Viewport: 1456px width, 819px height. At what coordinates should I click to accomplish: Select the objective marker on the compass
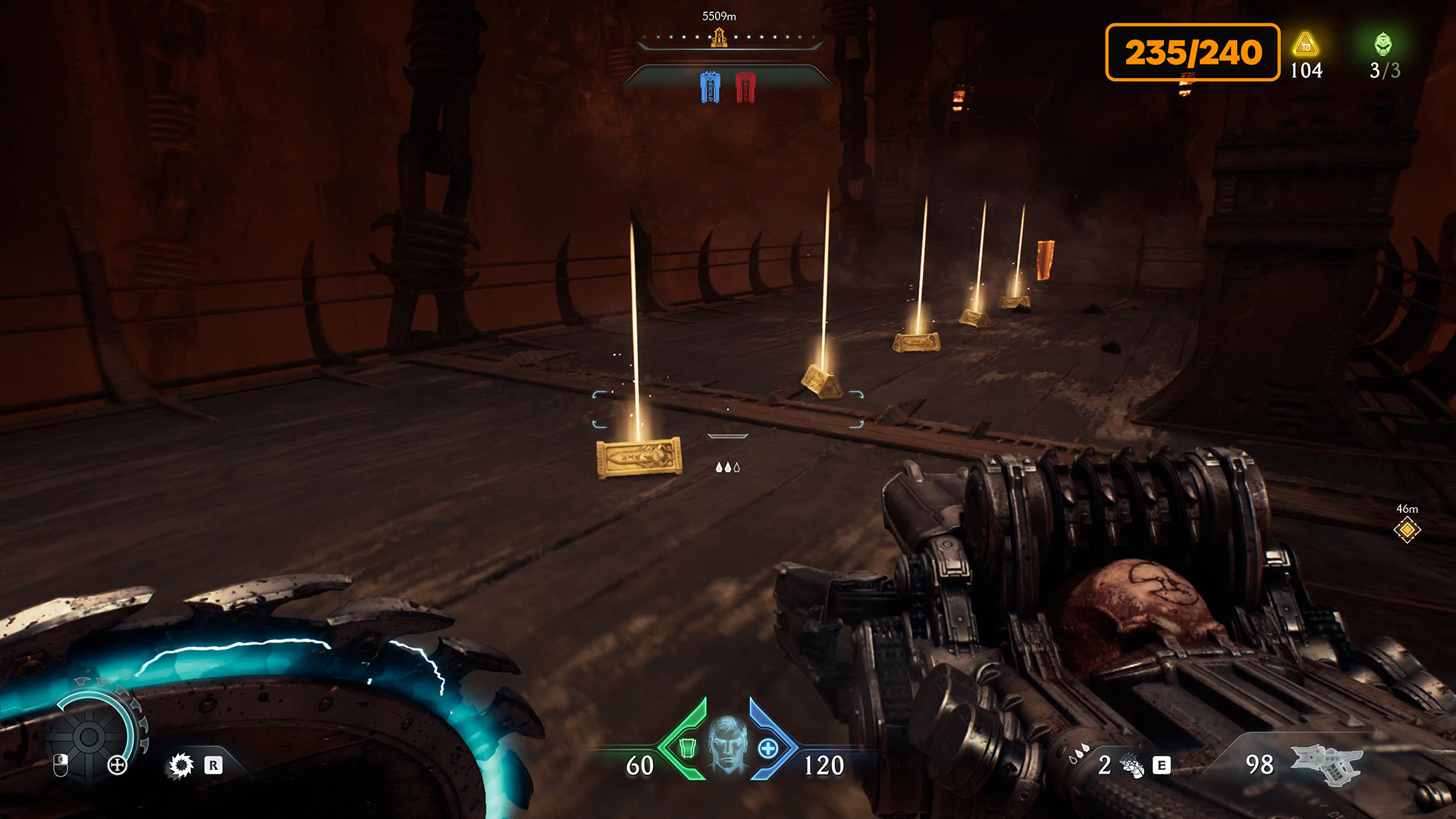[x=719, y=37]
